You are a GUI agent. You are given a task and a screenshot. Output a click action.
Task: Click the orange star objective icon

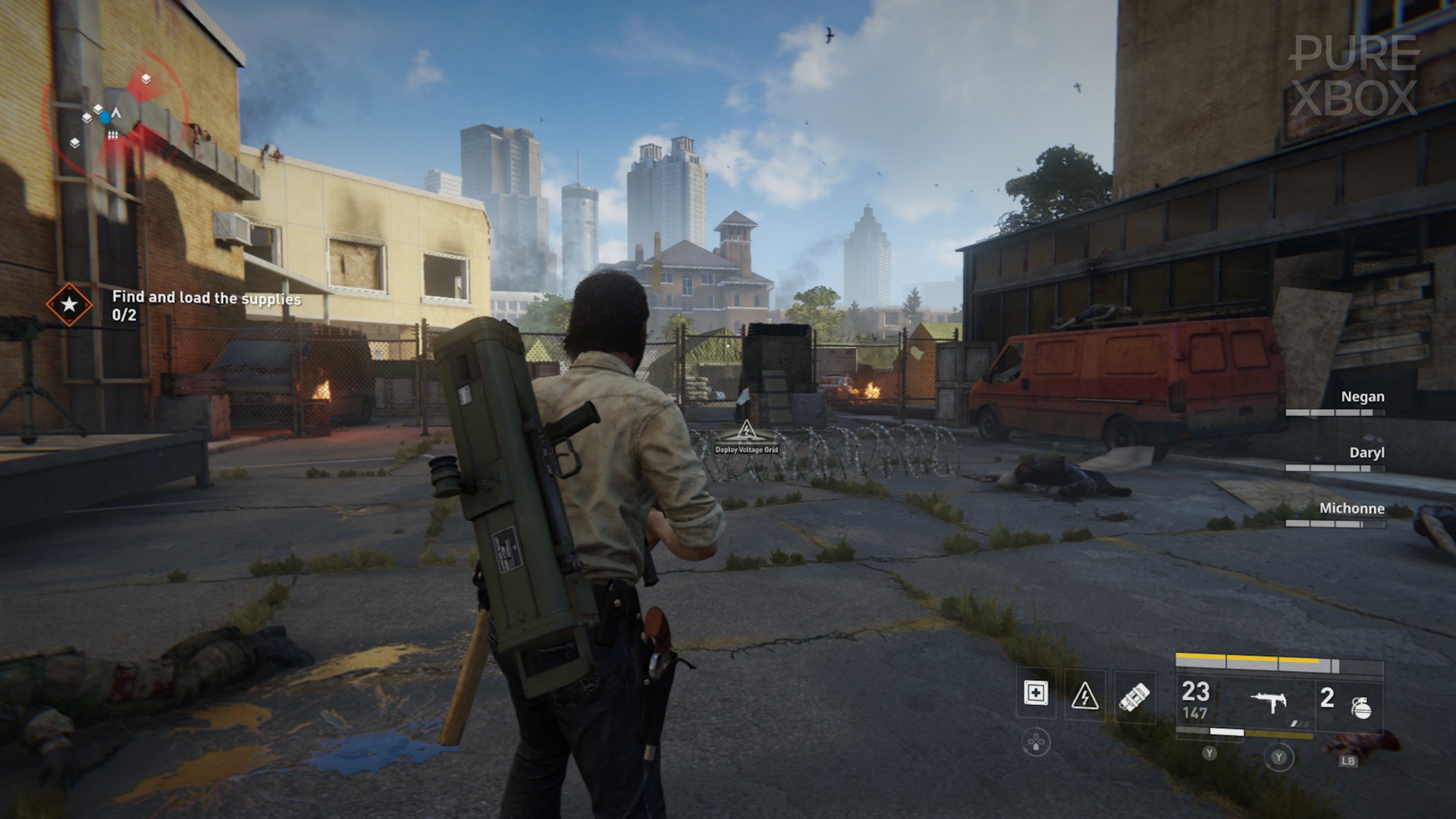click(69, 305)
